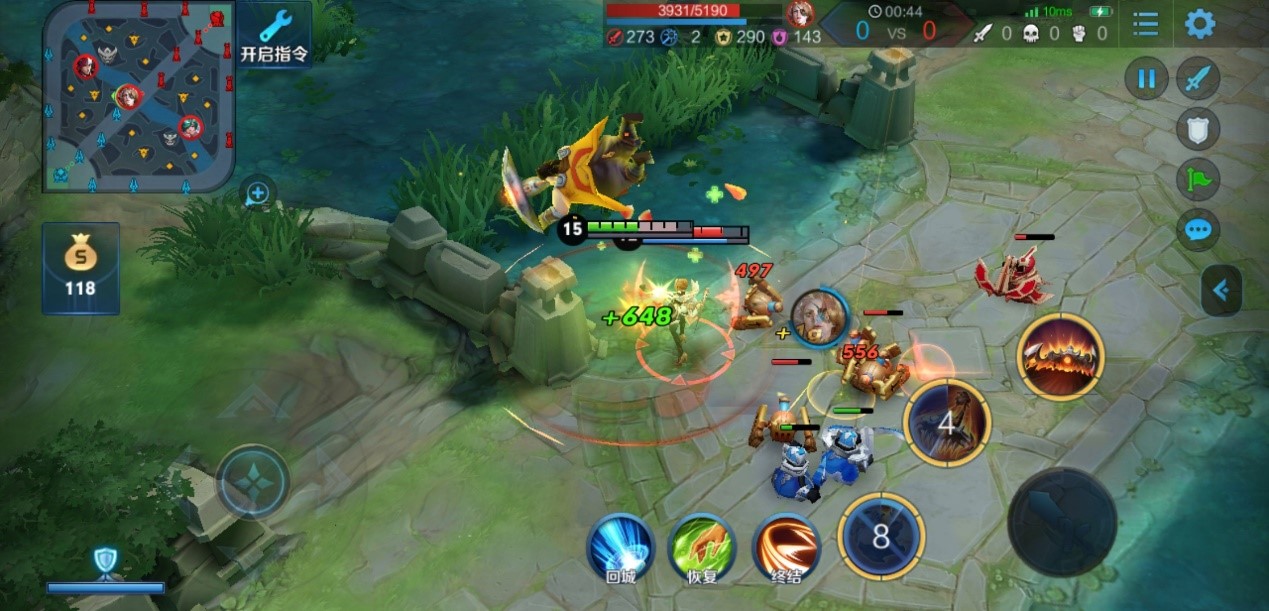
Task: Tap the skill on 4-second cooldown
Action: point(946,422)
